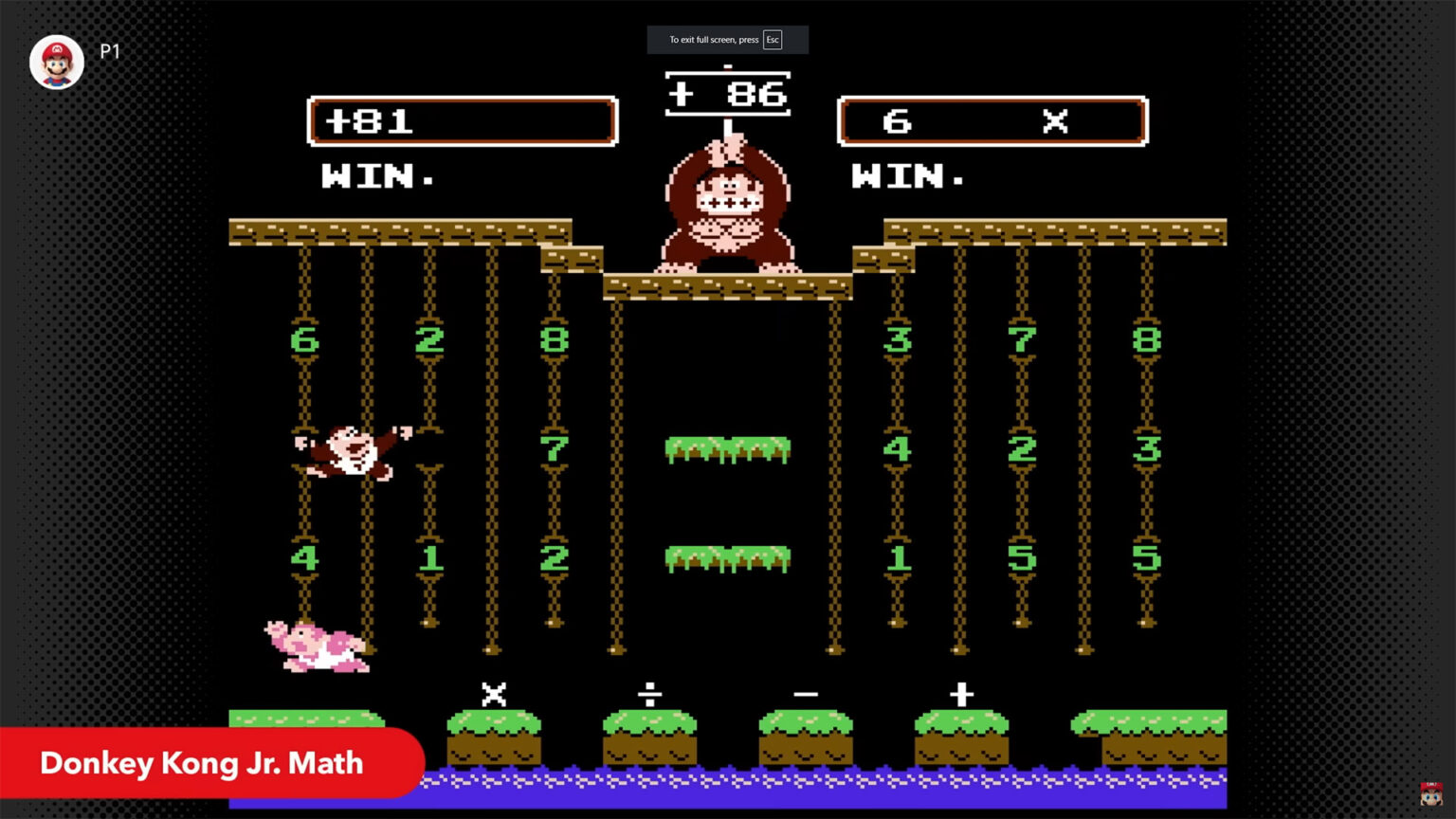Image resolution: width=1456 pixels, height=819 pixels.
Task: Expand the +81 score panel
Action: click(x=462, y=120)
